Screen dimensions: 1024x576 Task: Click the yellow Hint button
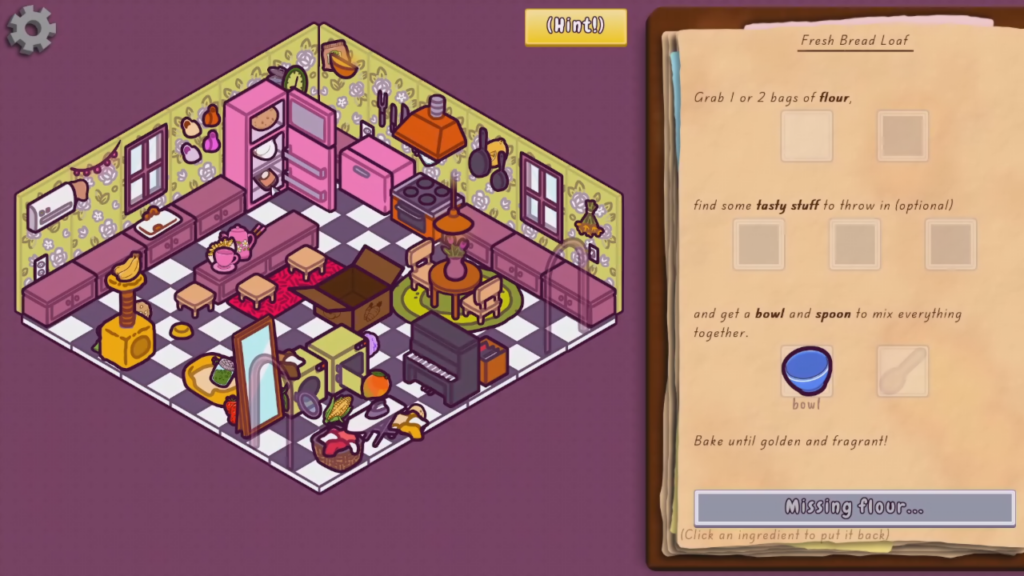576,27
